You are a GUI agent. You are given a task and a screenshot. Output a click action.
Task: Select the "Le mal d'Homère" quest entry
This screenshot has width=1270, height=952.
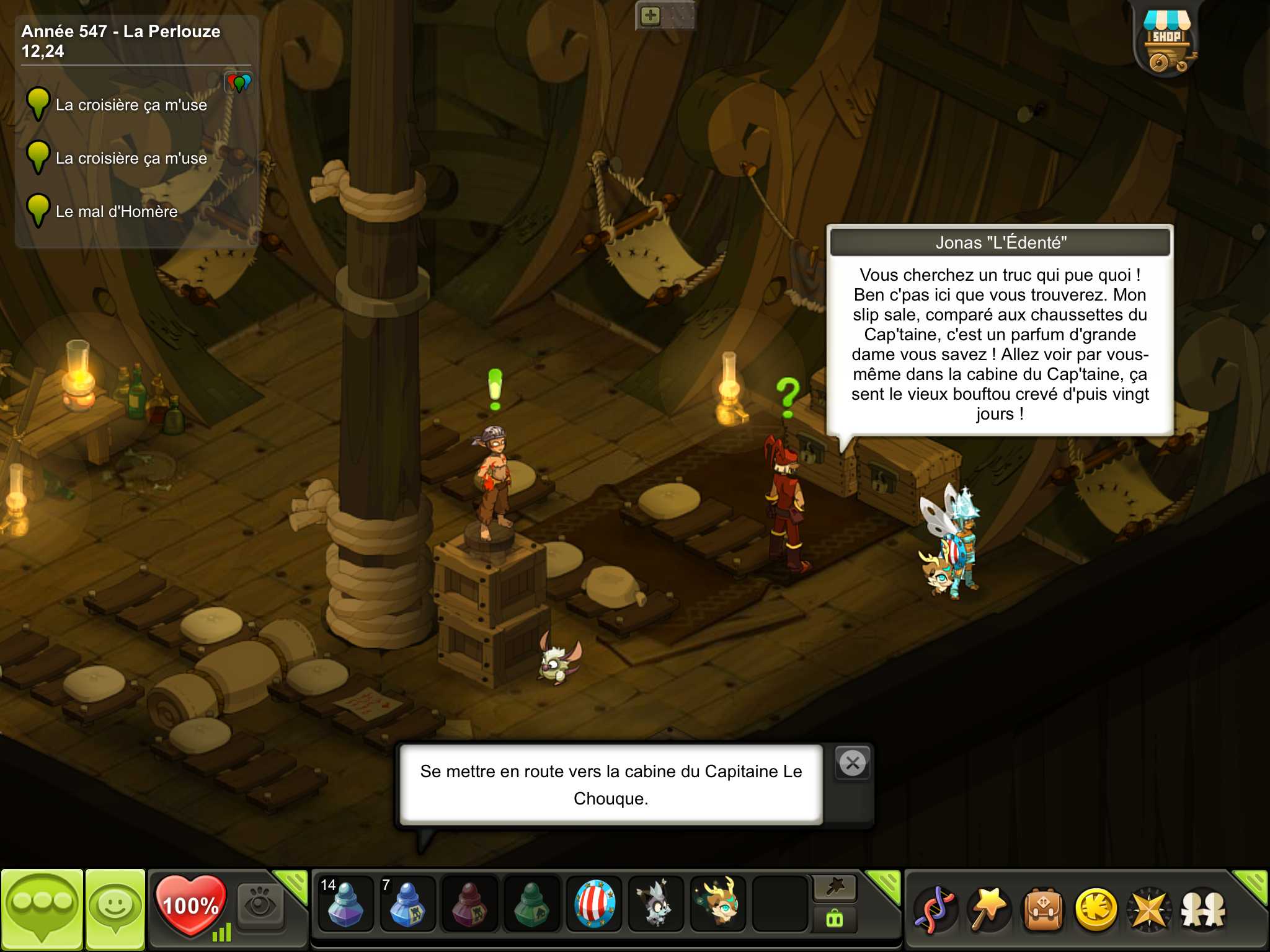coord(117,211)
